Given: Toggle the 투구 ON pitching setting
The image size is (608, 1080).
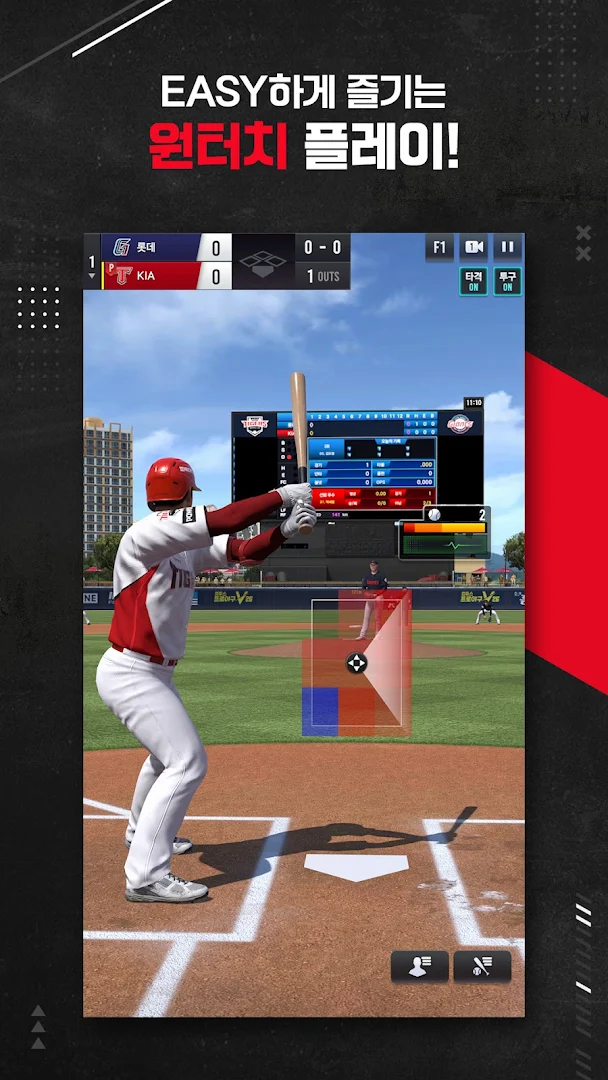Looking at the screenshot, I should [507, 281].
